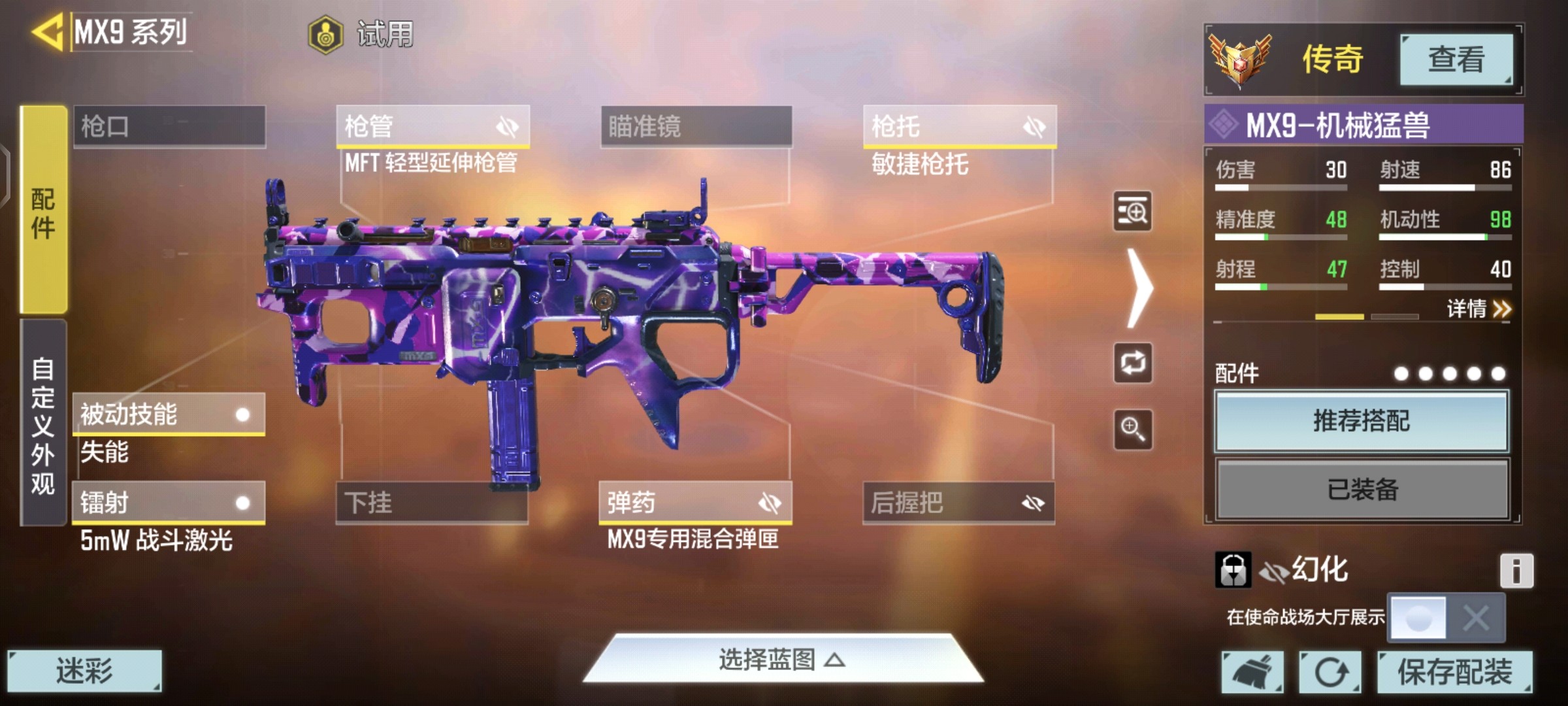Open the 枪管 barrel slot
Screen dimensions: 1568x706
click(x=433, y=126)
